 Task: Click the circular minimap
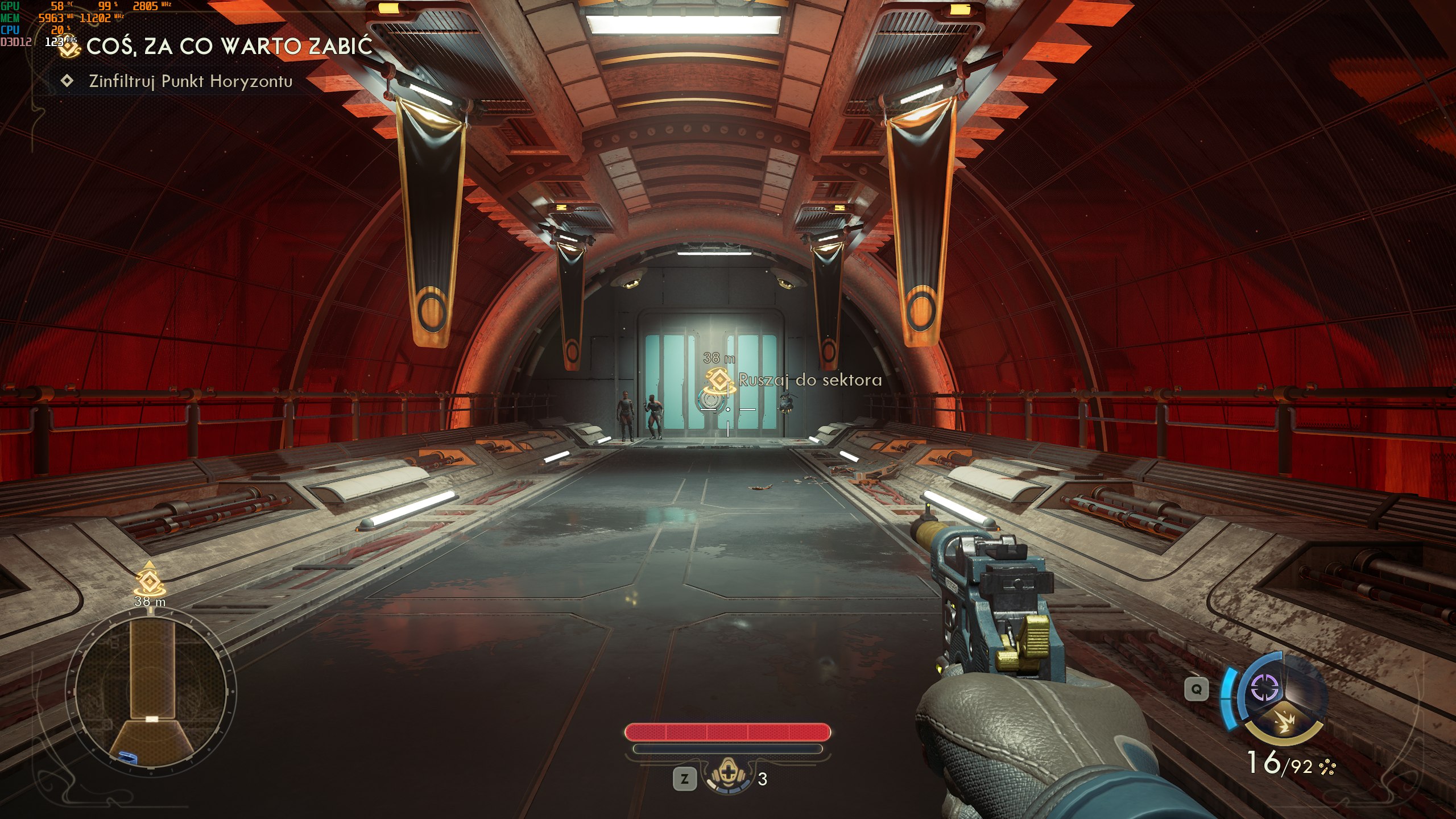coord(151,692)
